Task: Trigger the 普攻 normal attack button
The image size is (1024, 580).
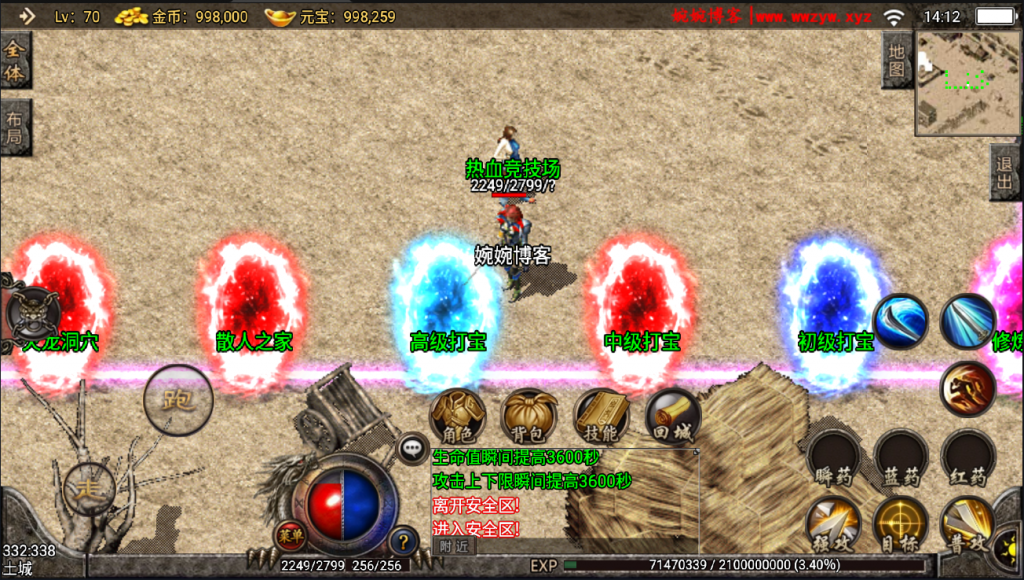Action: click(967, 522)
